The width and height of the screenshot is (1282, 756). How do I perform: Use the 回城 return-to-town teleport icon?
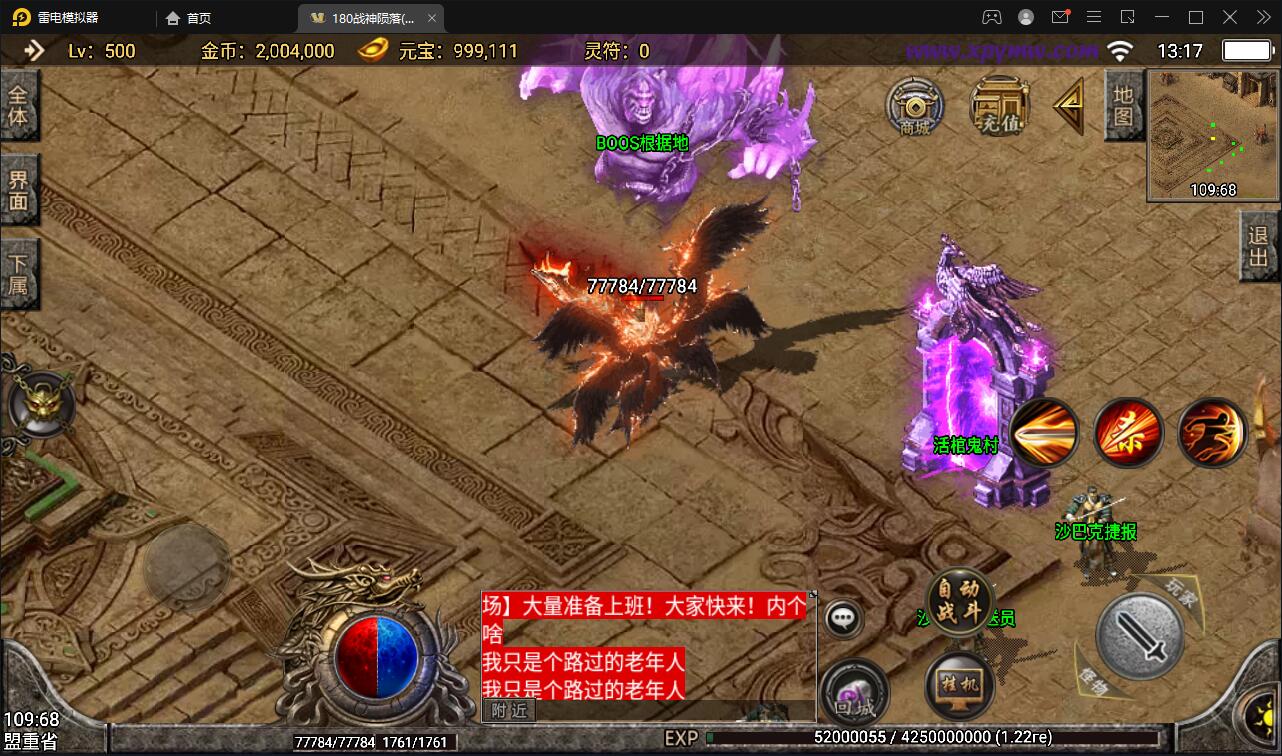tap(856, 690)
